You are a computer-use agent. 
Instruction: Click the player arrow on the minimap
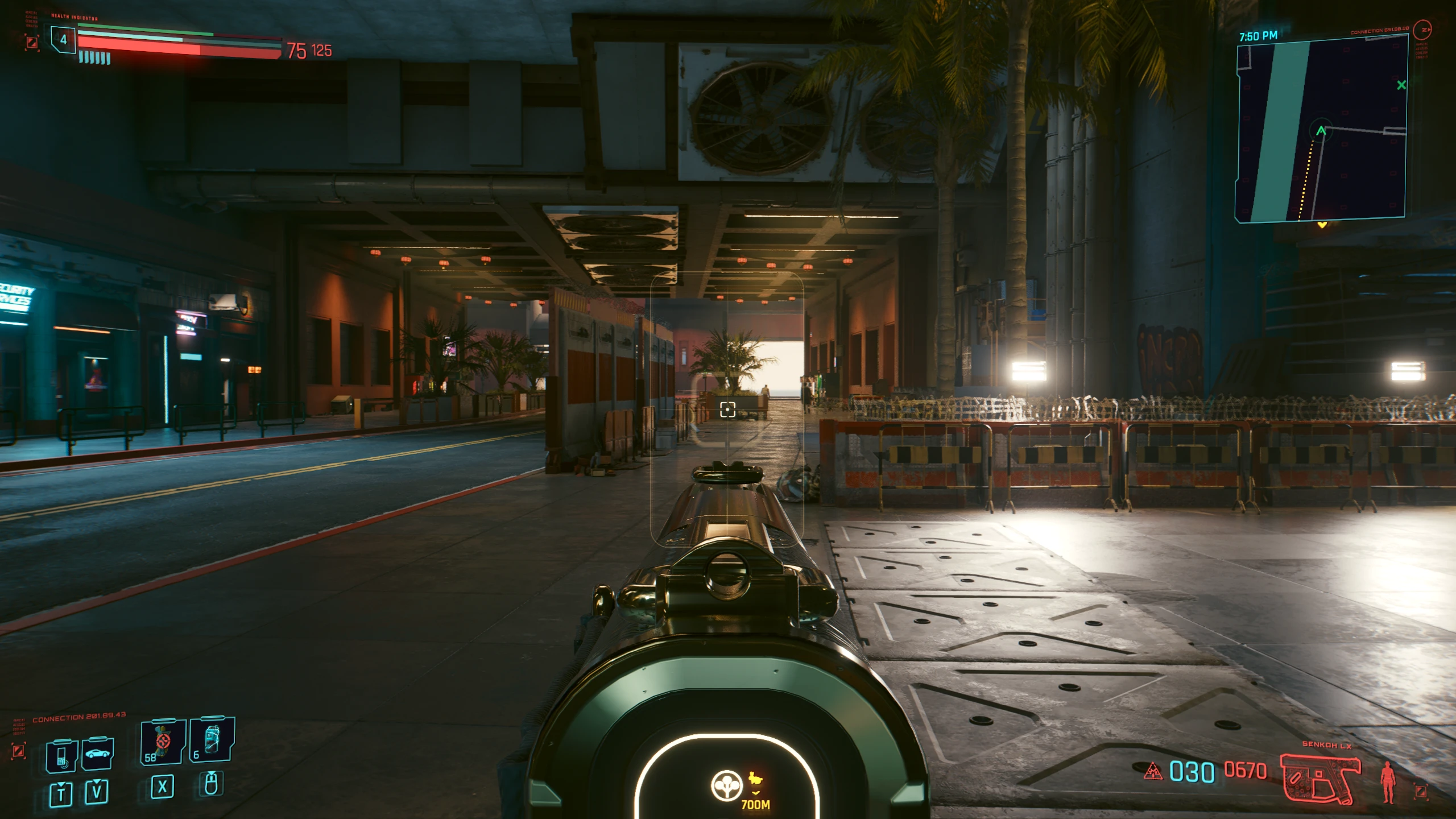coord(1321,131)
